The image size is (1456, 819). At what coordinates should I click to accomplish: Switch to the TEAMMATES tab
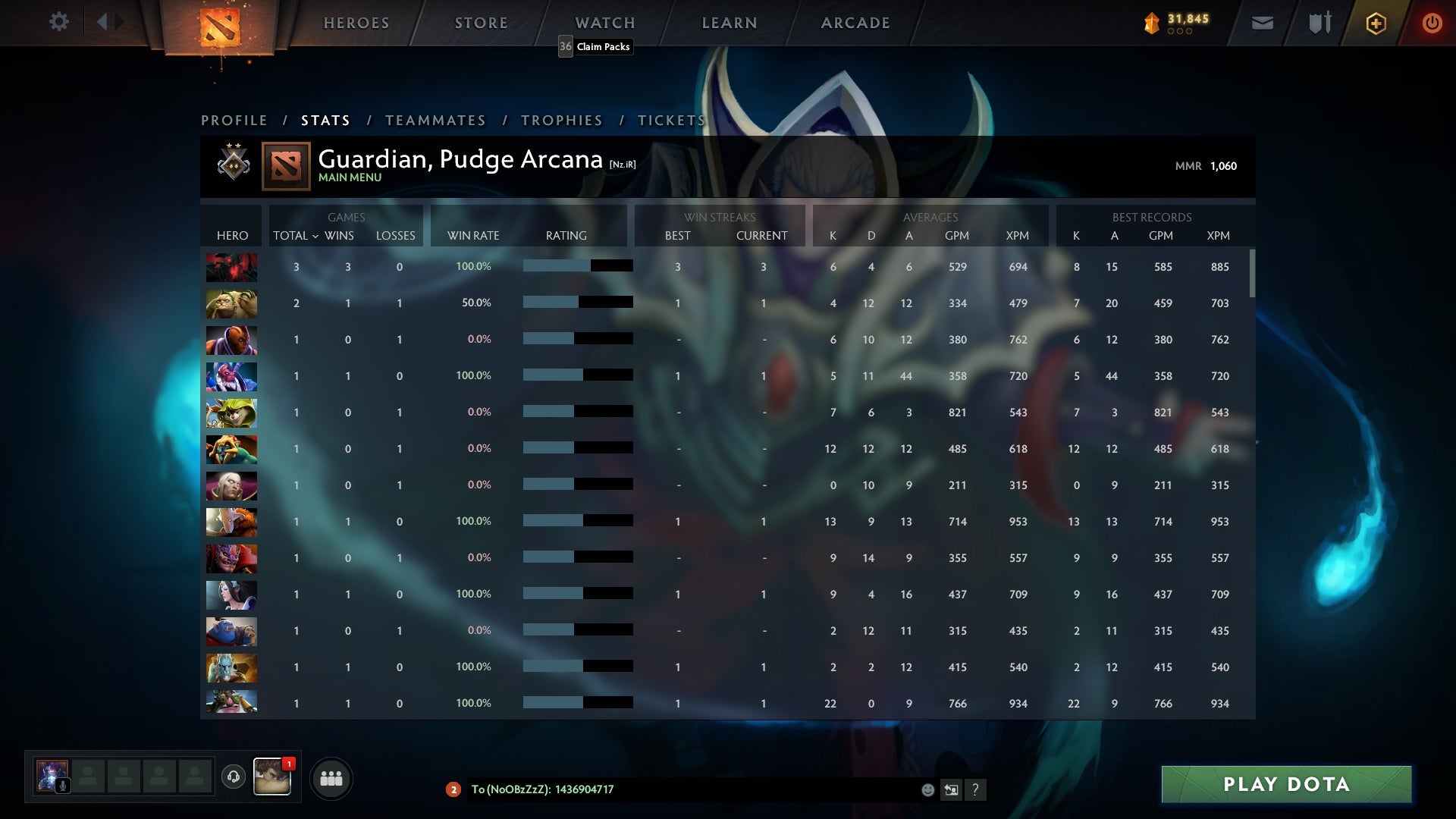click(436, 120)
